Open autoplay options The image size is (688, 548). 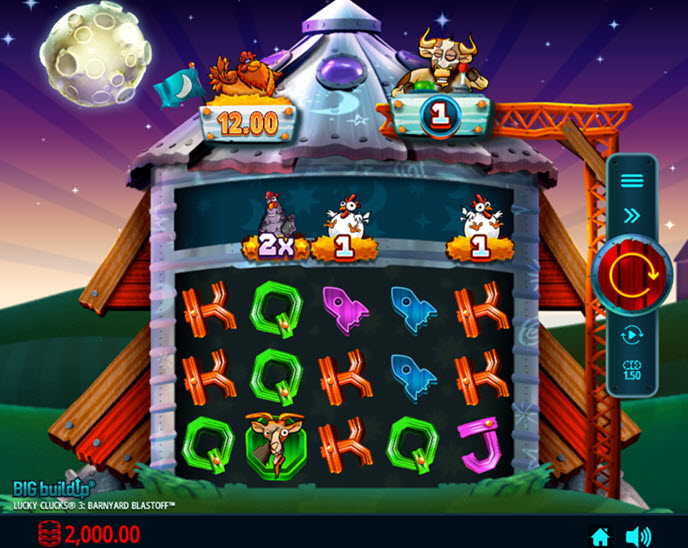coord(632,335)
